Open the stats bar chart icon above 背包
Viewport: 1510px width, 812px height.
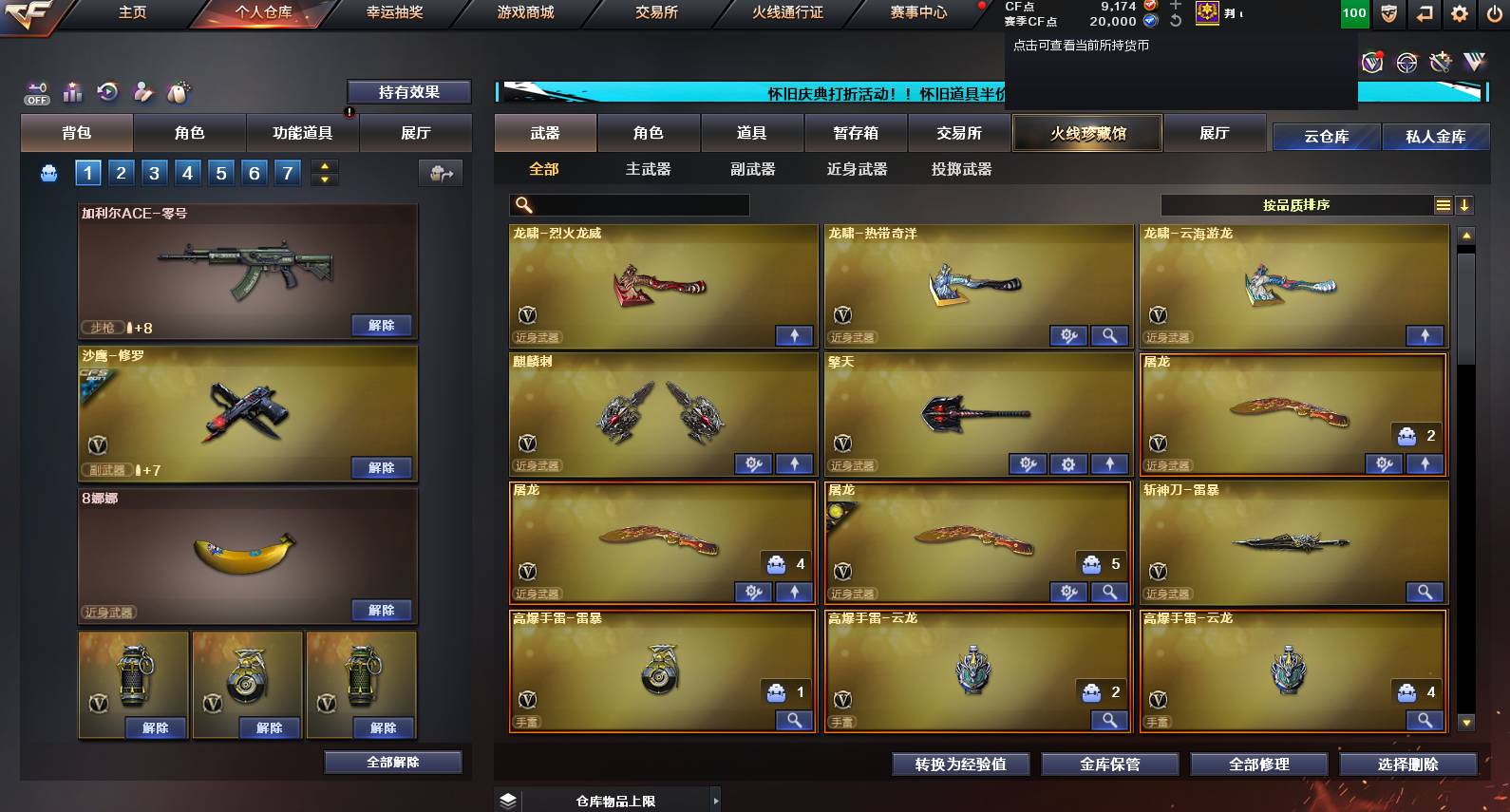tap(71, 92)
